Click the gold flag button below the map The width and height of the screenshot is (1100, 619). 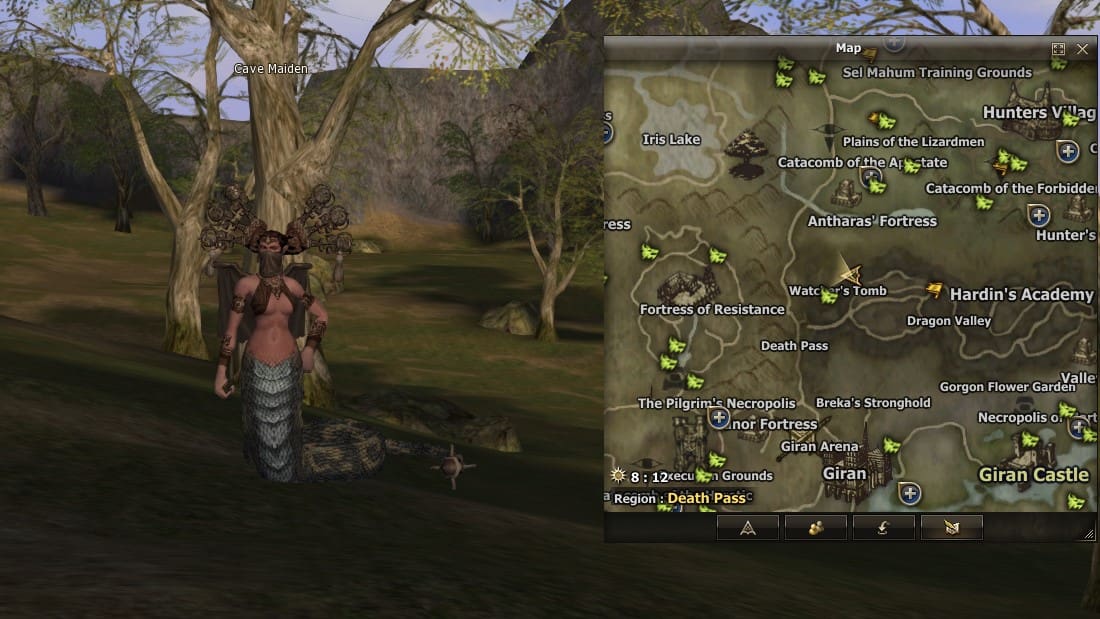tap(951, 528)
